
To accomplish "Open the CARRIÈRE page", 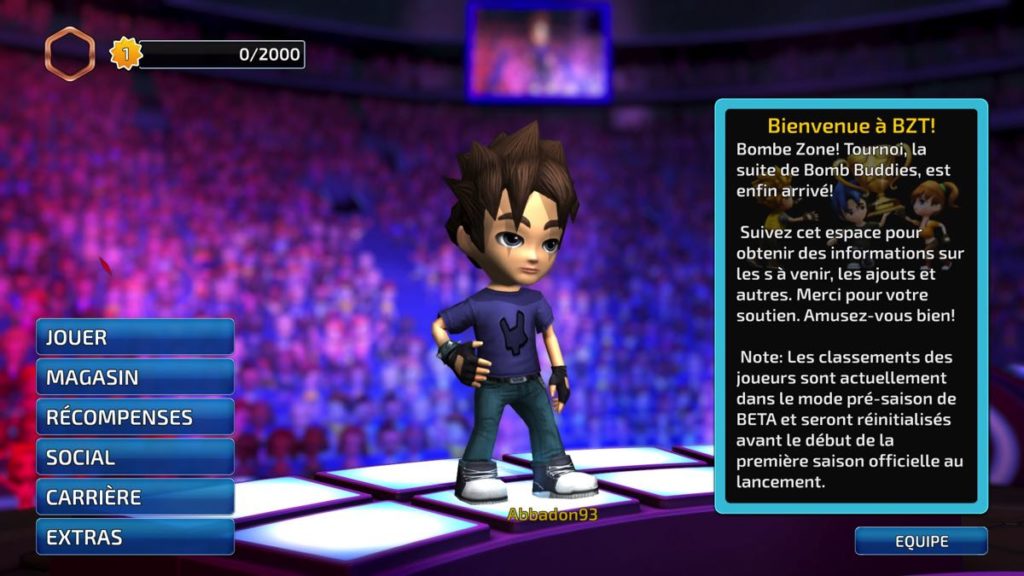I will [x=135, y=497].
